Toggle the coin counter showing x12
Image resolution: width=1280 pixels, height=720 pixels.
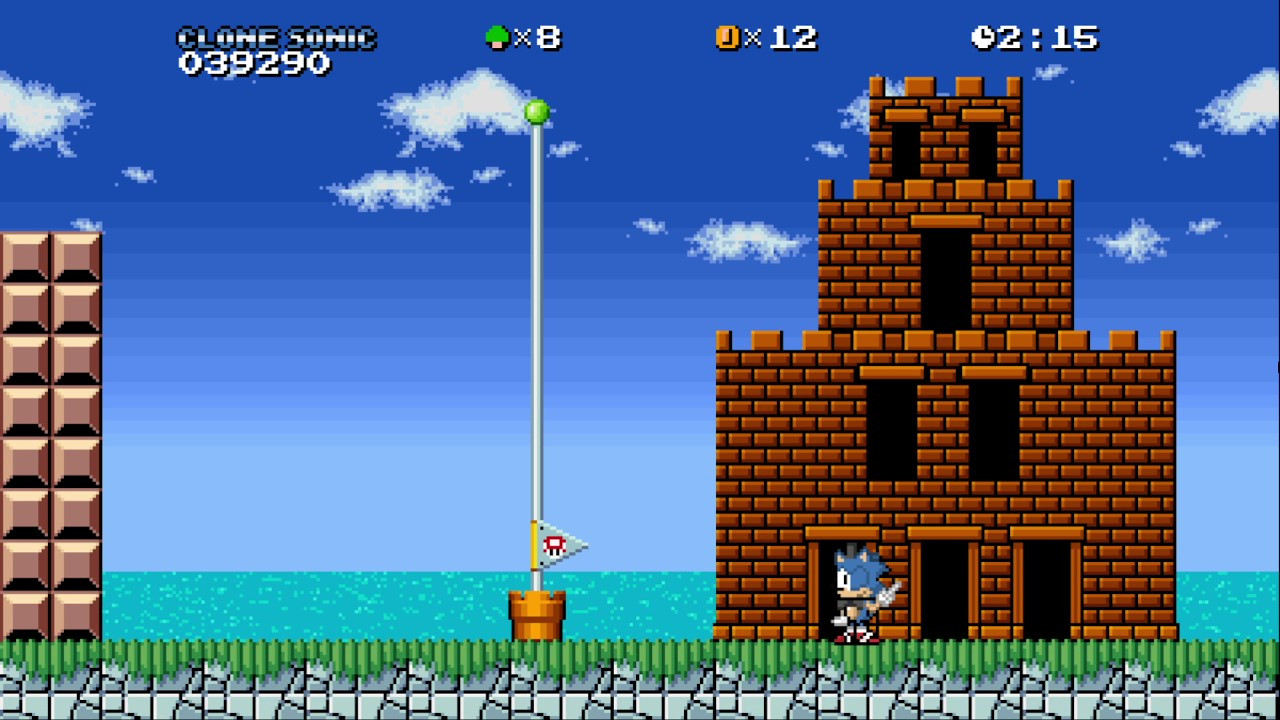[x=782, y=38]
